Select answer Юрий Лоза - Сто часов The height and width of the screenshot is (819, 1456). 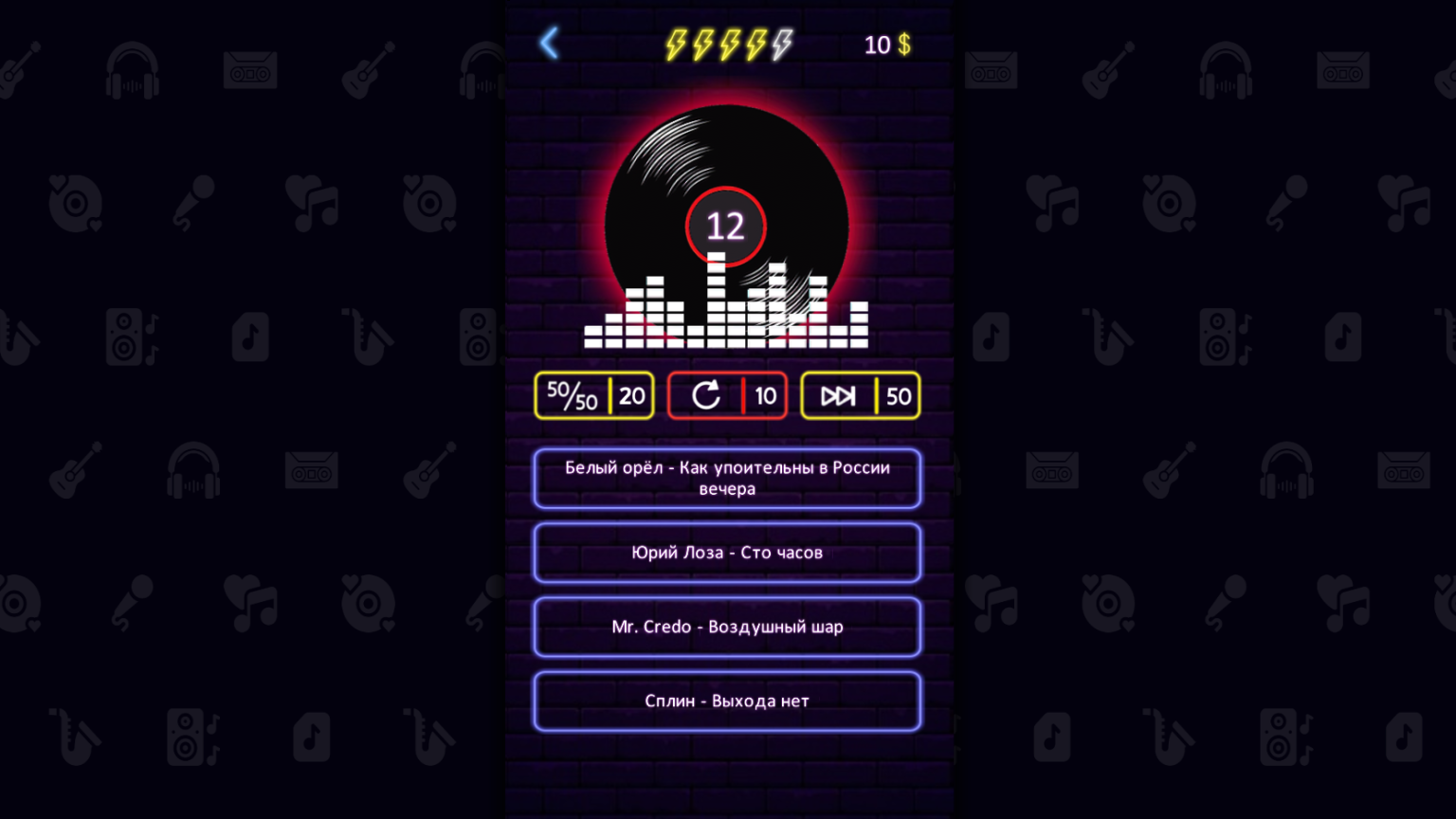727,553
